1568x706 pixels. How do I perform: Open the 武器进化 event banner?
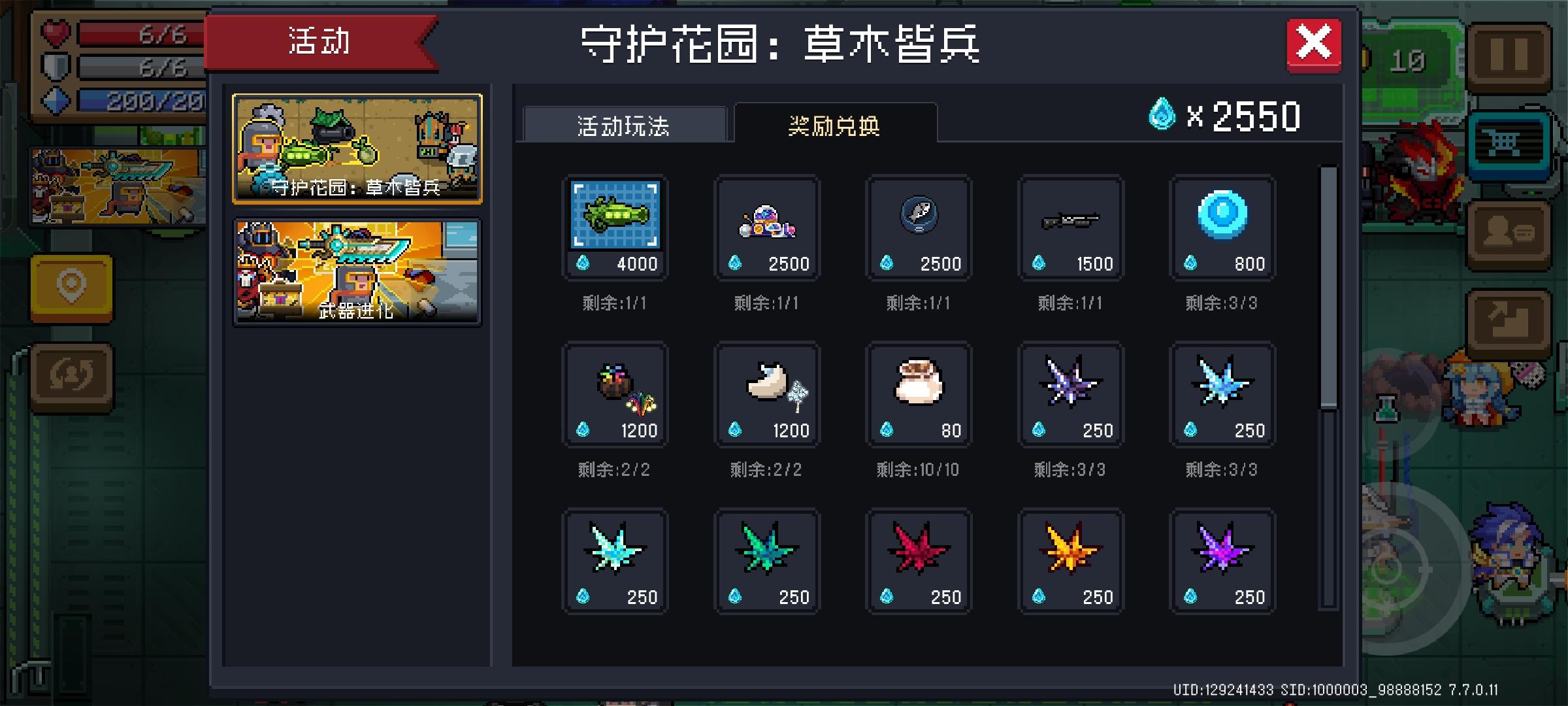coord(356,271)
